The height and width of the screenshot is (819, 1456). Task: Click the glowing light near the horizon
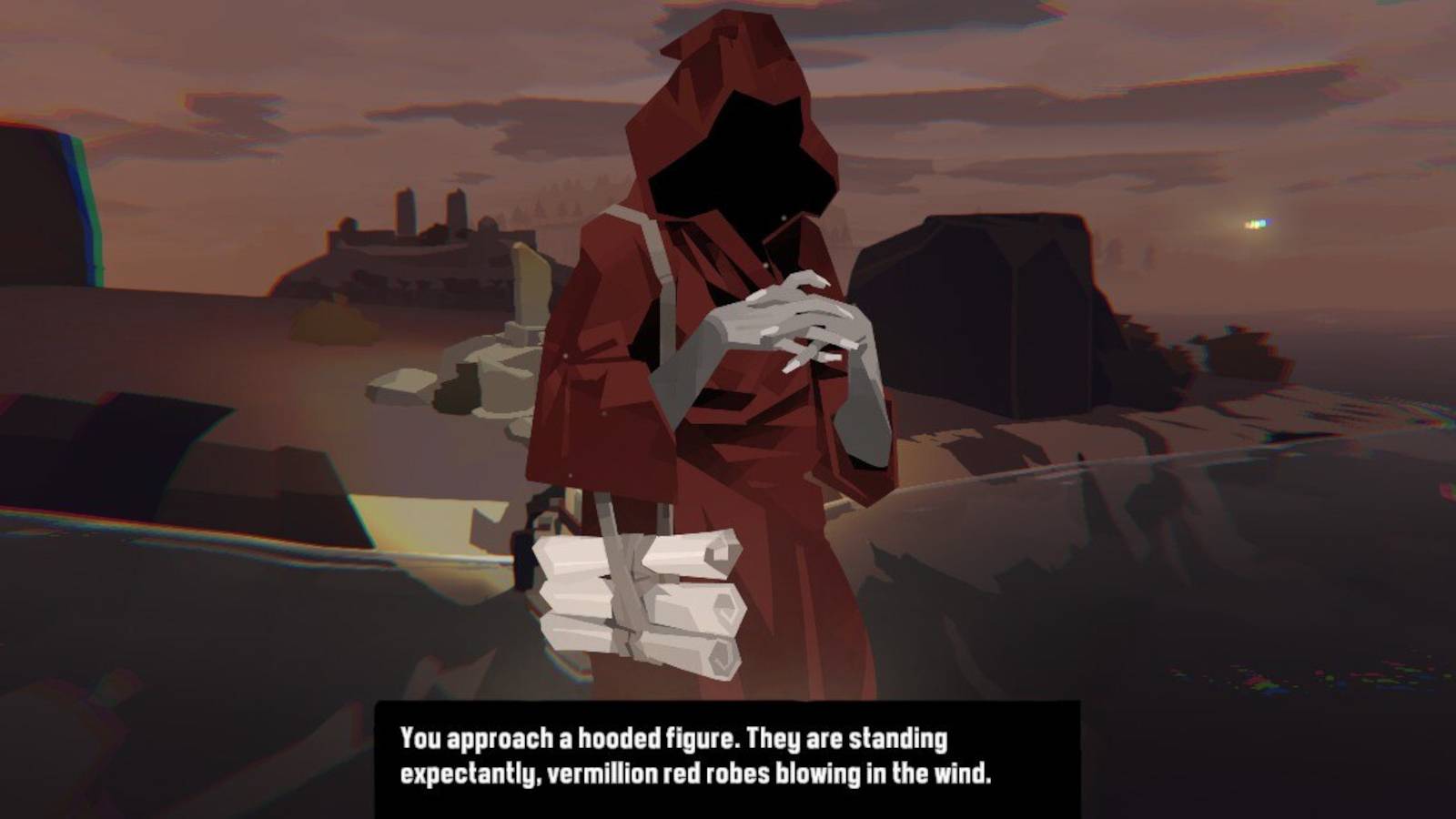tap(1256, 223)
